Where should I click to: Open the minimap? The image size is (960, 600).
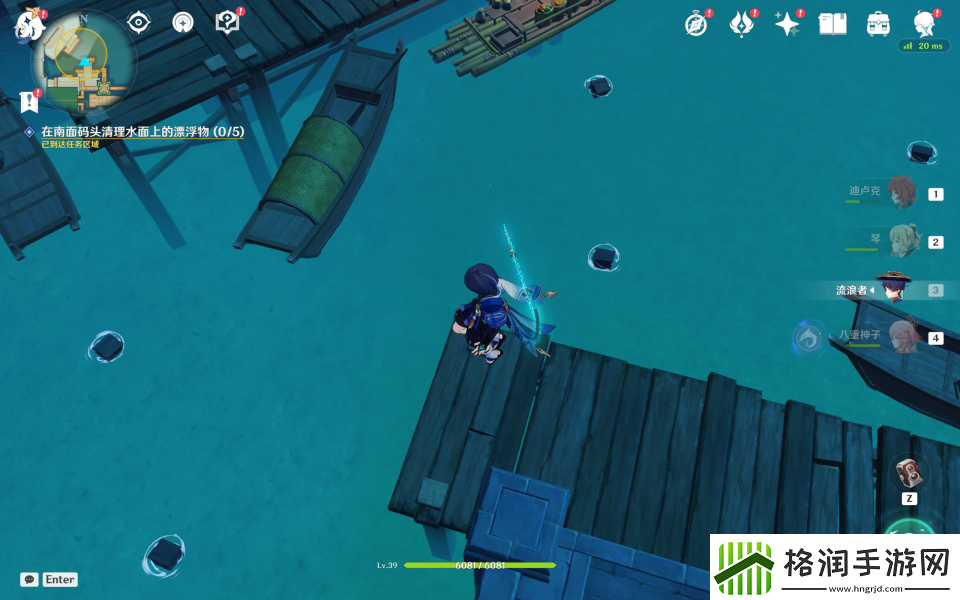coord(84,63)
